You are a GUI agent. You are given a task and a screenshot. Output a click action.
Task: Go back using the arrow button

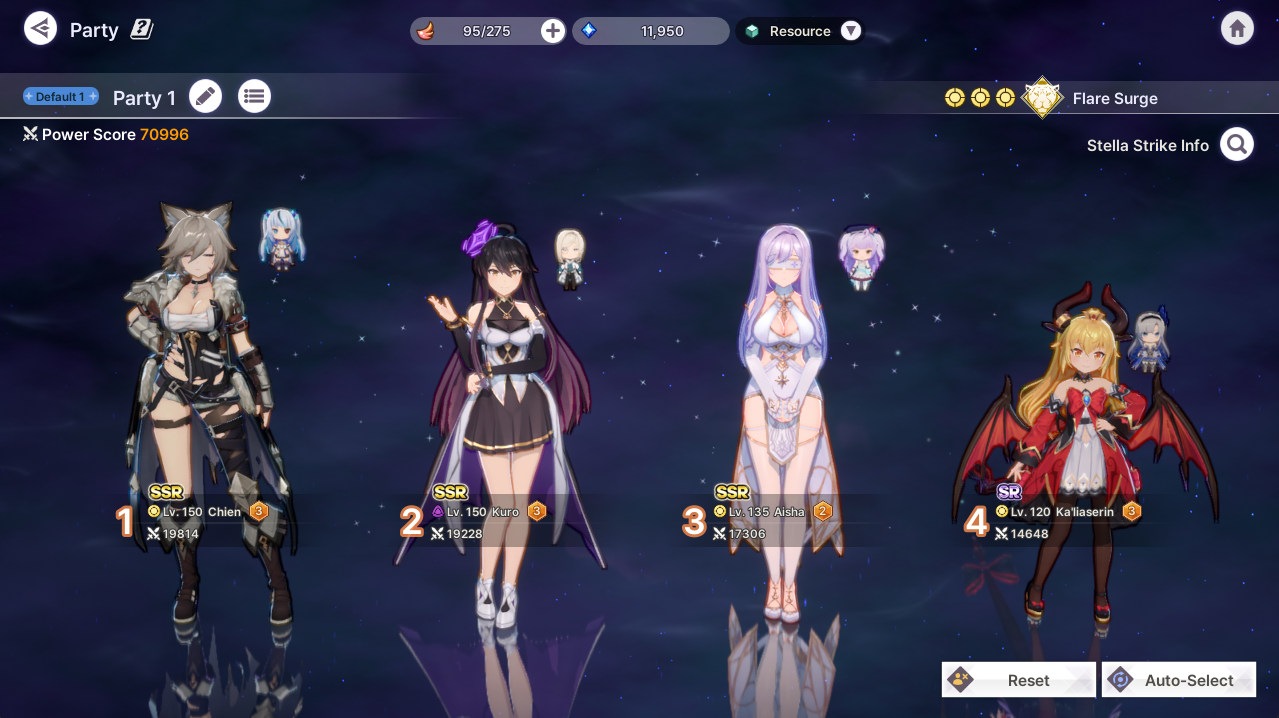40,28
